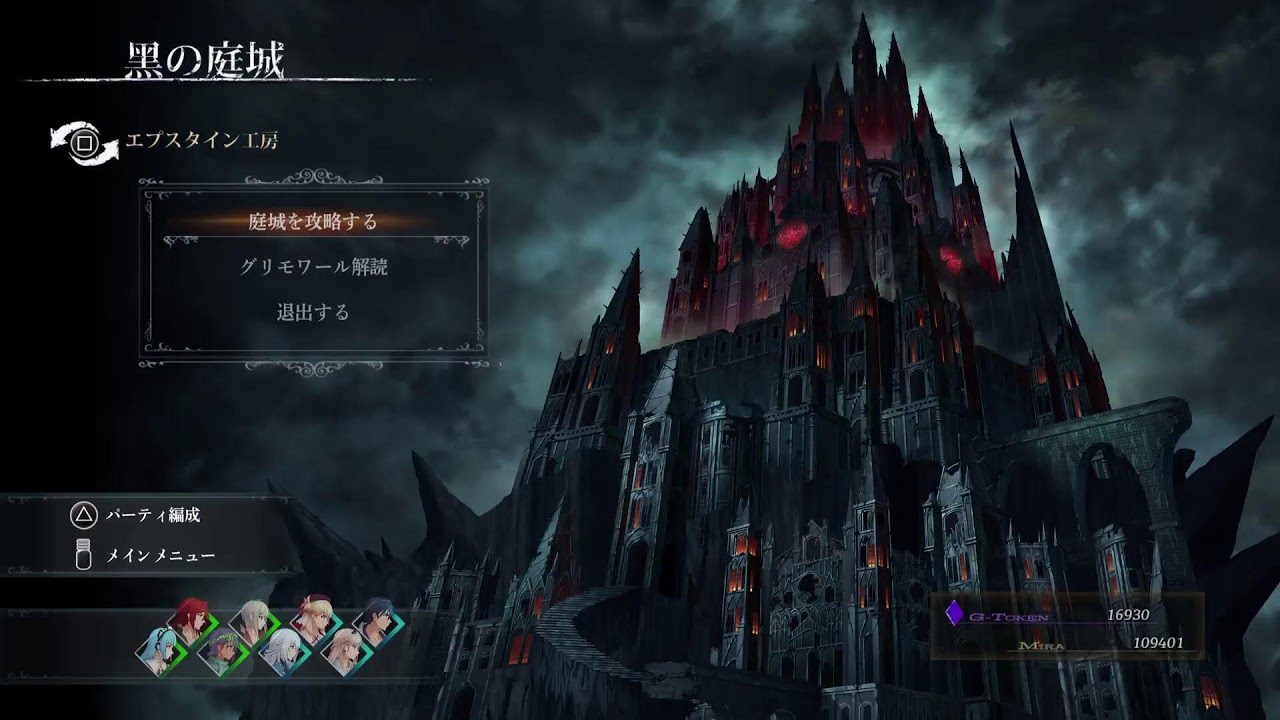Viewport: 1280px width, 720px height.
Task: Open グリモワール解読 menu entry
Action: point(313,267)
